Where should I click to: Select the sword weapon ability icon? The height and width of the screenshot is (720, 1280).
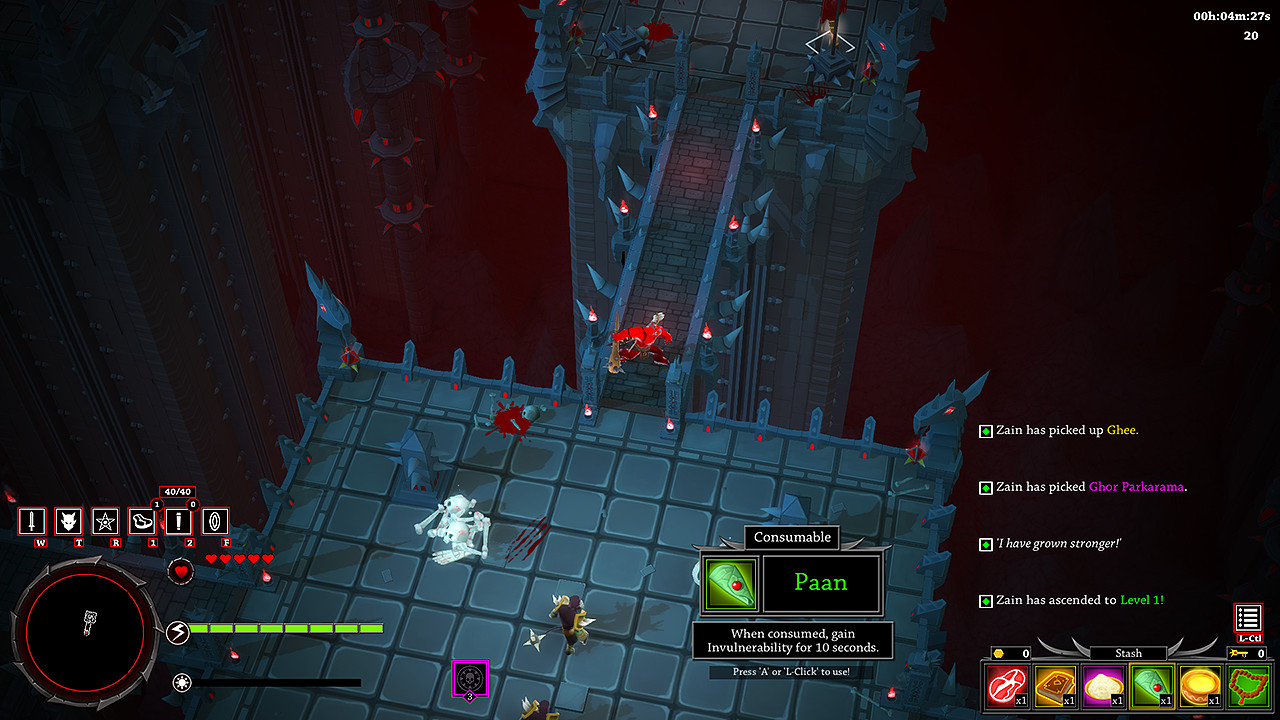pos(33,521)
